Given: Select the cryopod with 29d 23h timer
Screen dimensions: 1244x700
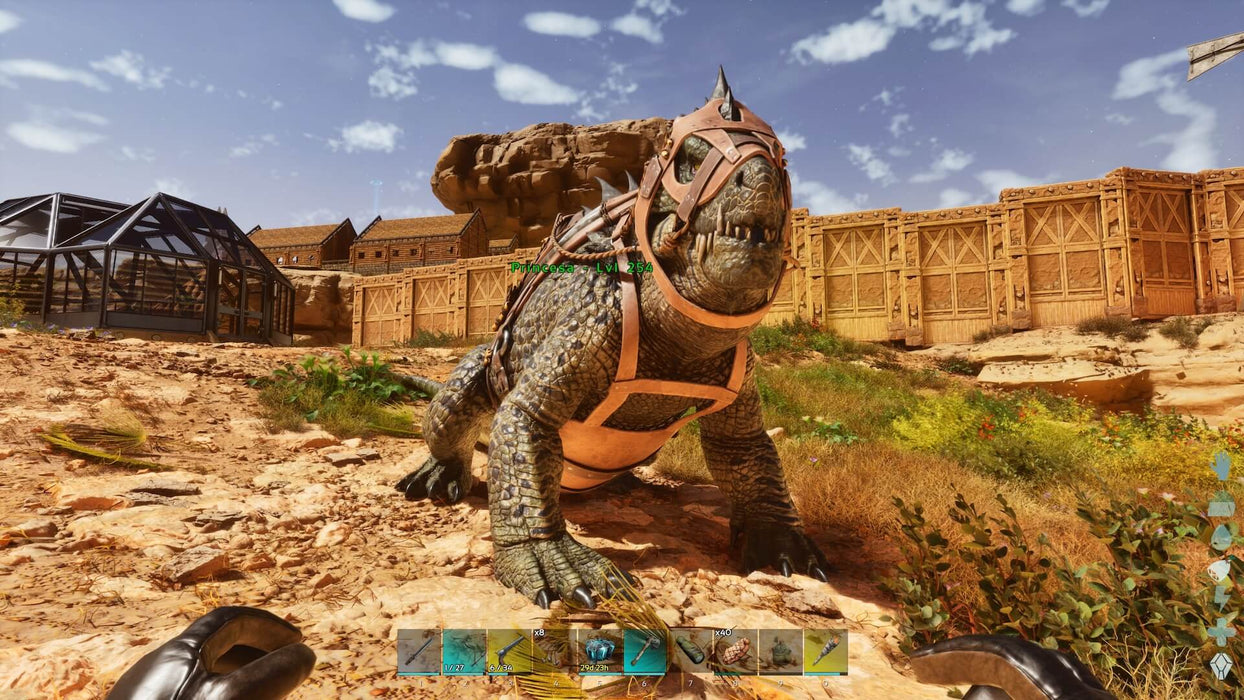Looking at the screenshot, I should (x=599, y=651).
